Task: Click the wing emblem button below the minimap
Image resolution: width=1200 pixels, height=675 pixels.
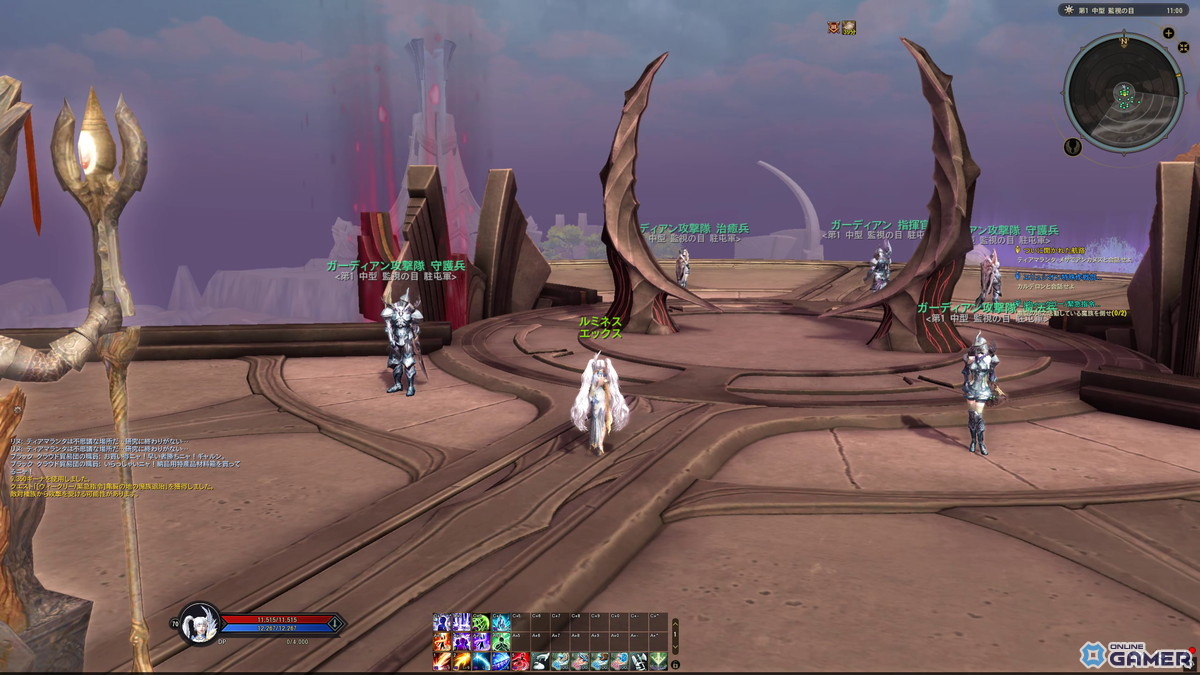Action: (1073, 146)
